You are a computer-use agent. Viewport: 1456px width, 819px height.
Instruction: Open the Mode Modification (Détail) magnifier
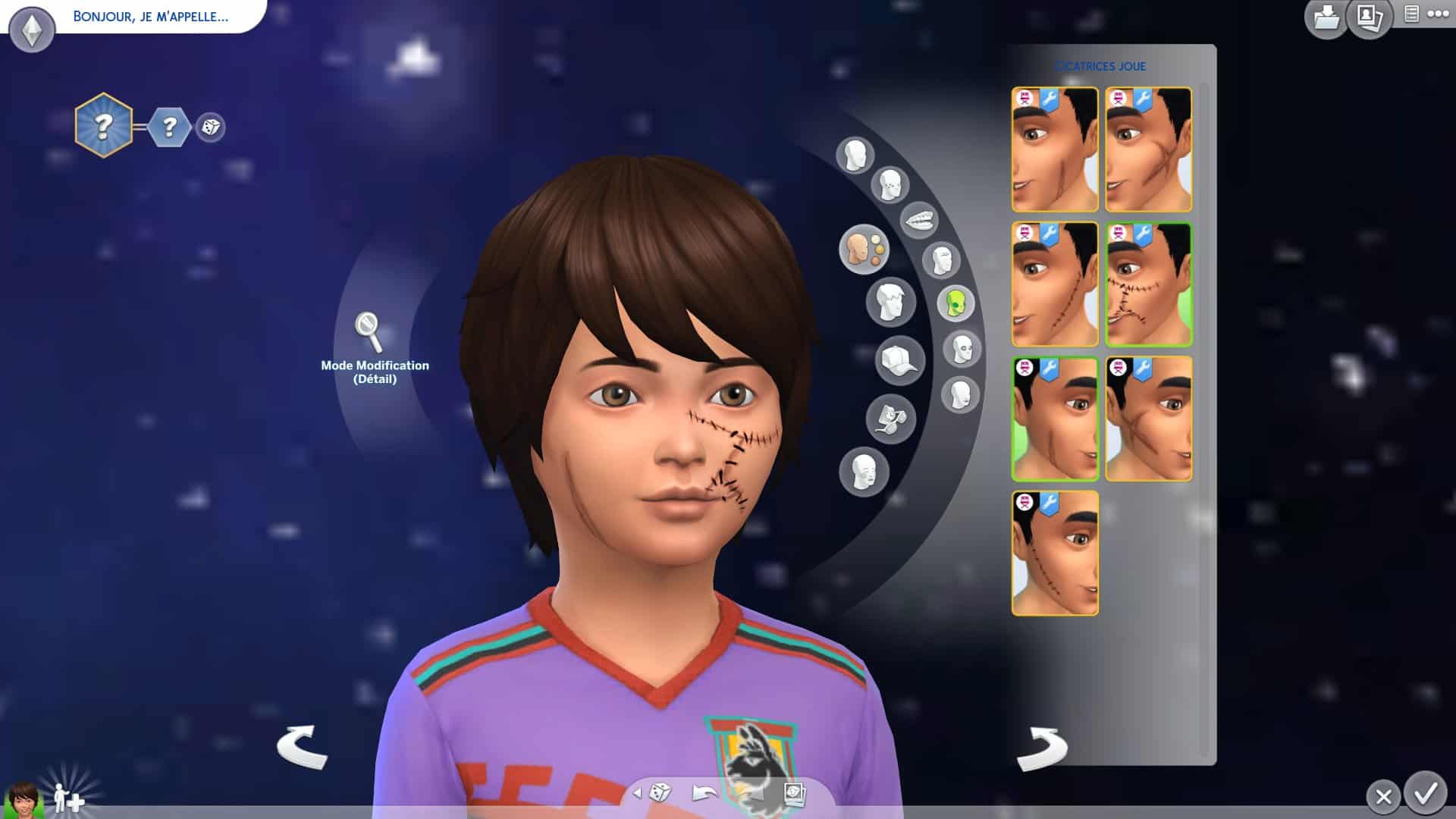[369, 330]
